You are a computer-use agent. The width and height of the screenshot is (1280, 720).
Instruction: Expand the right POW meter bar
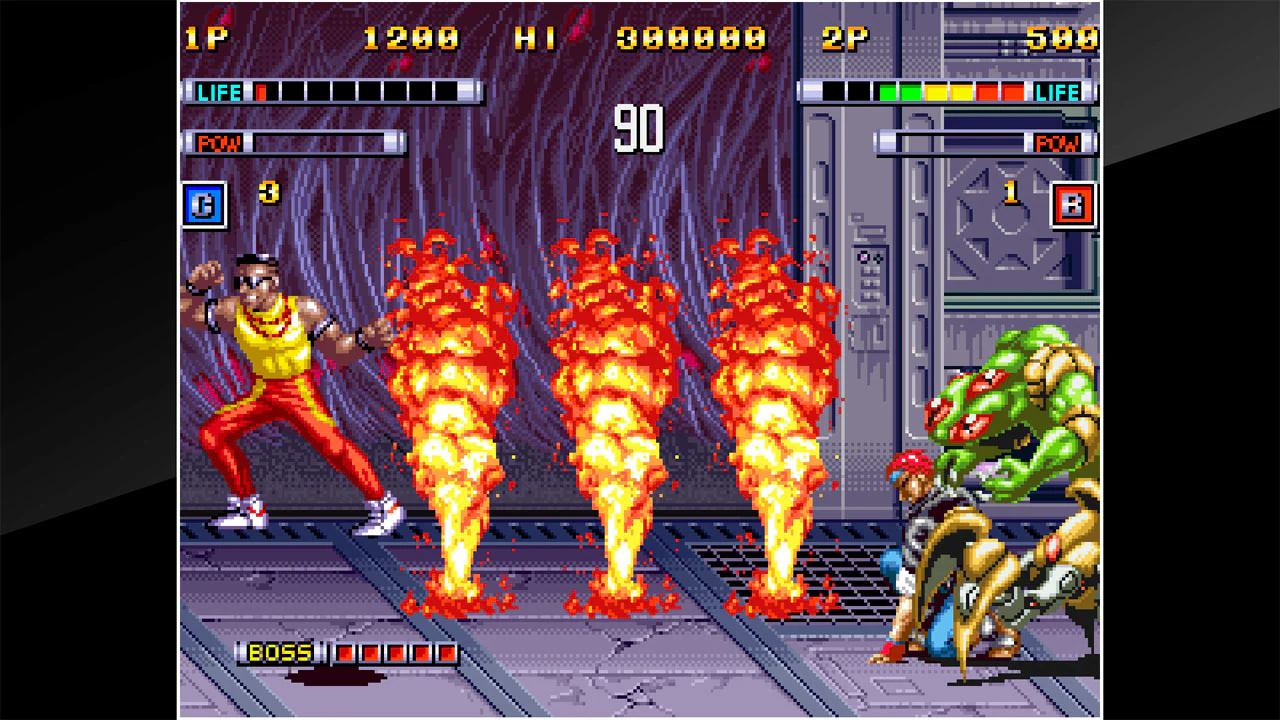960,143
